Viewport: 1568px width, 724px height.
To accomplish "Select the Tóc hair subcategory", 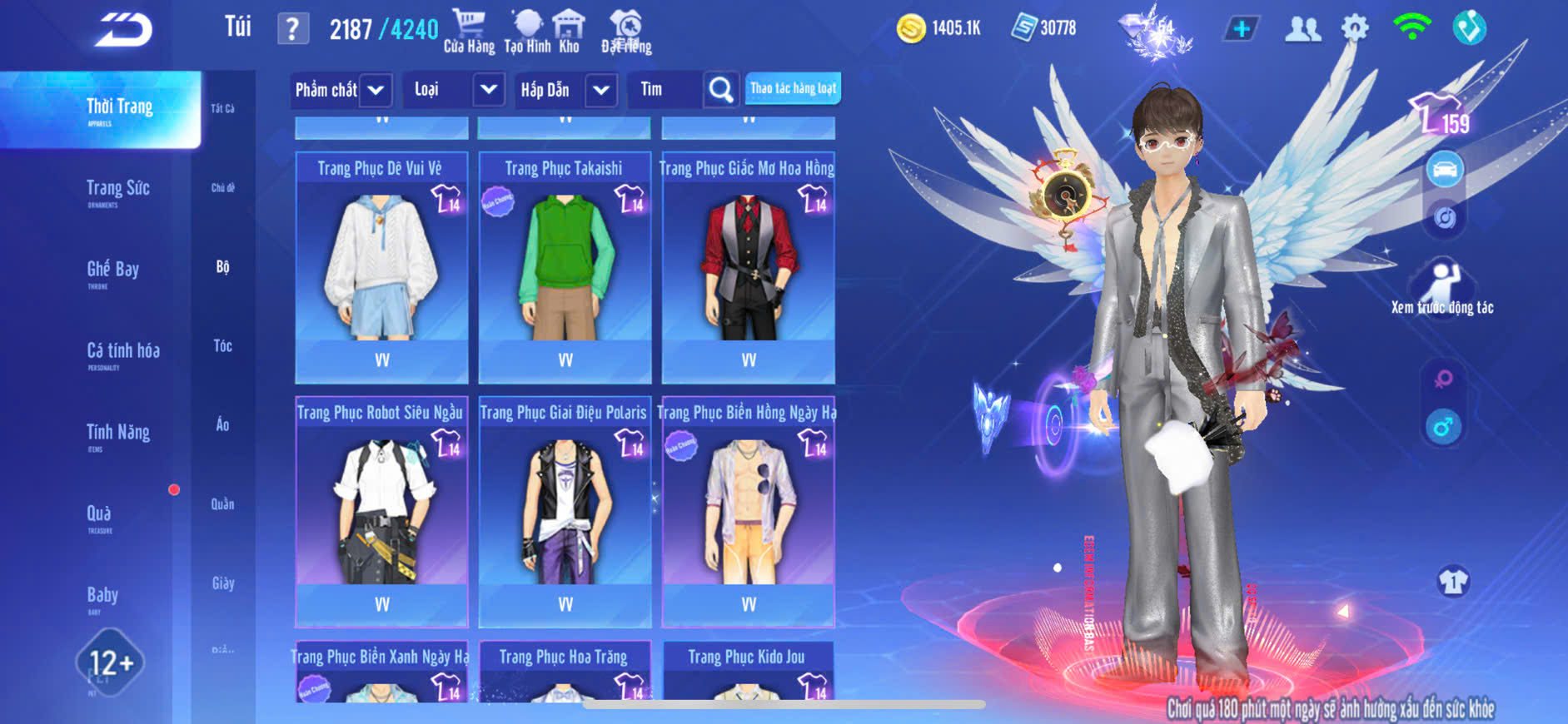I will 222,345.
